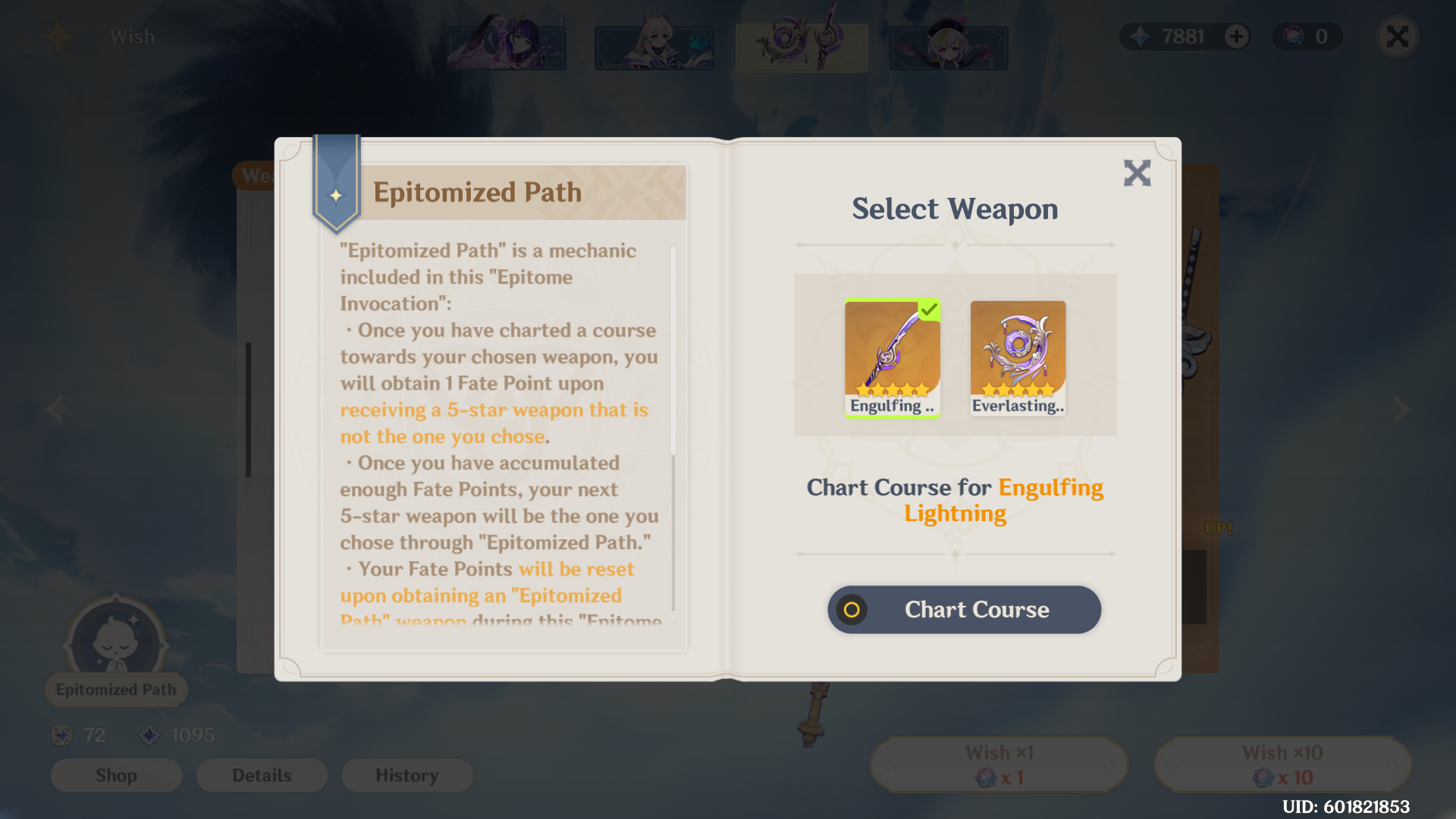1456x819 pixels.
Task: Open the rightmost character event banner thumbnail
Action: click(x=947, y=46)
